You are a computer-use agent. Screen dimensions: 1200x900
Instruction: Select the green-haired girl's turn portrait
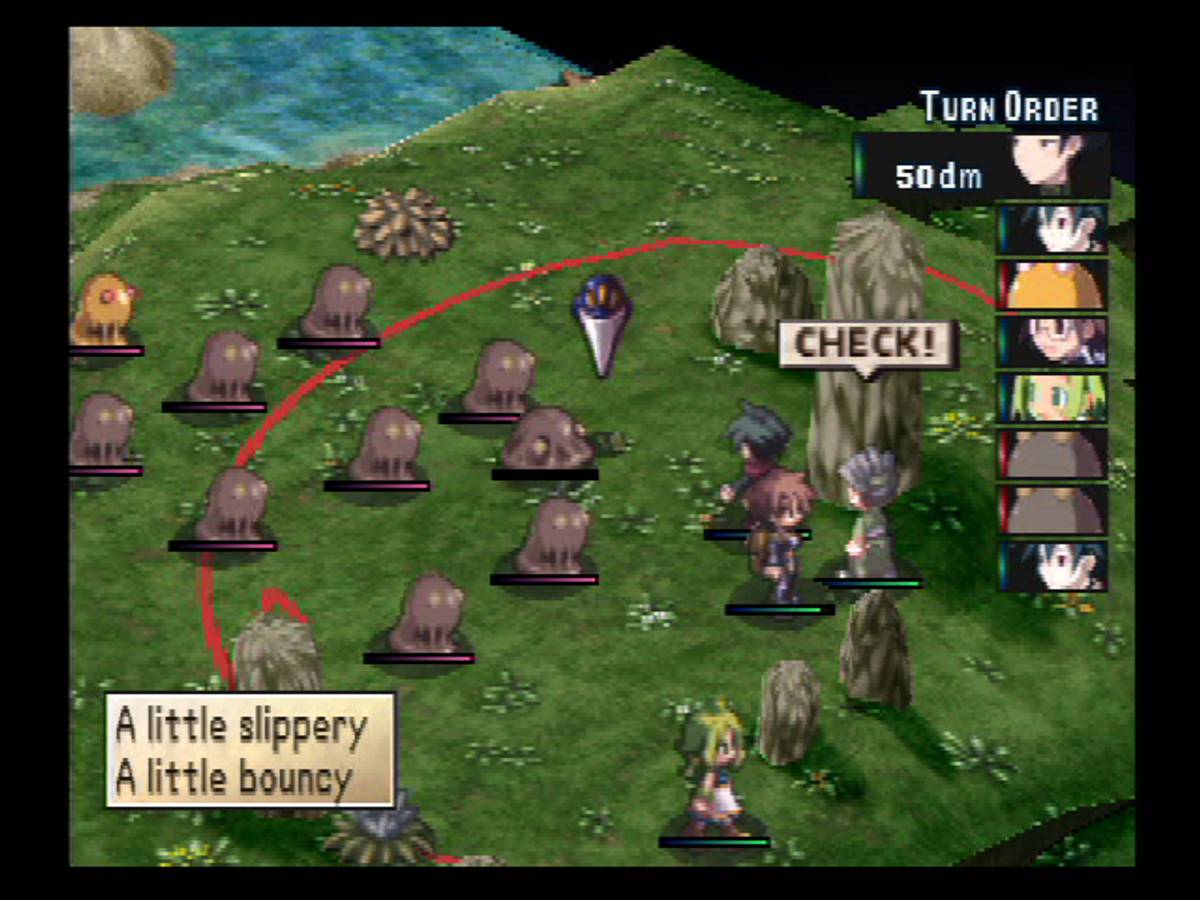click(1052, 397)
